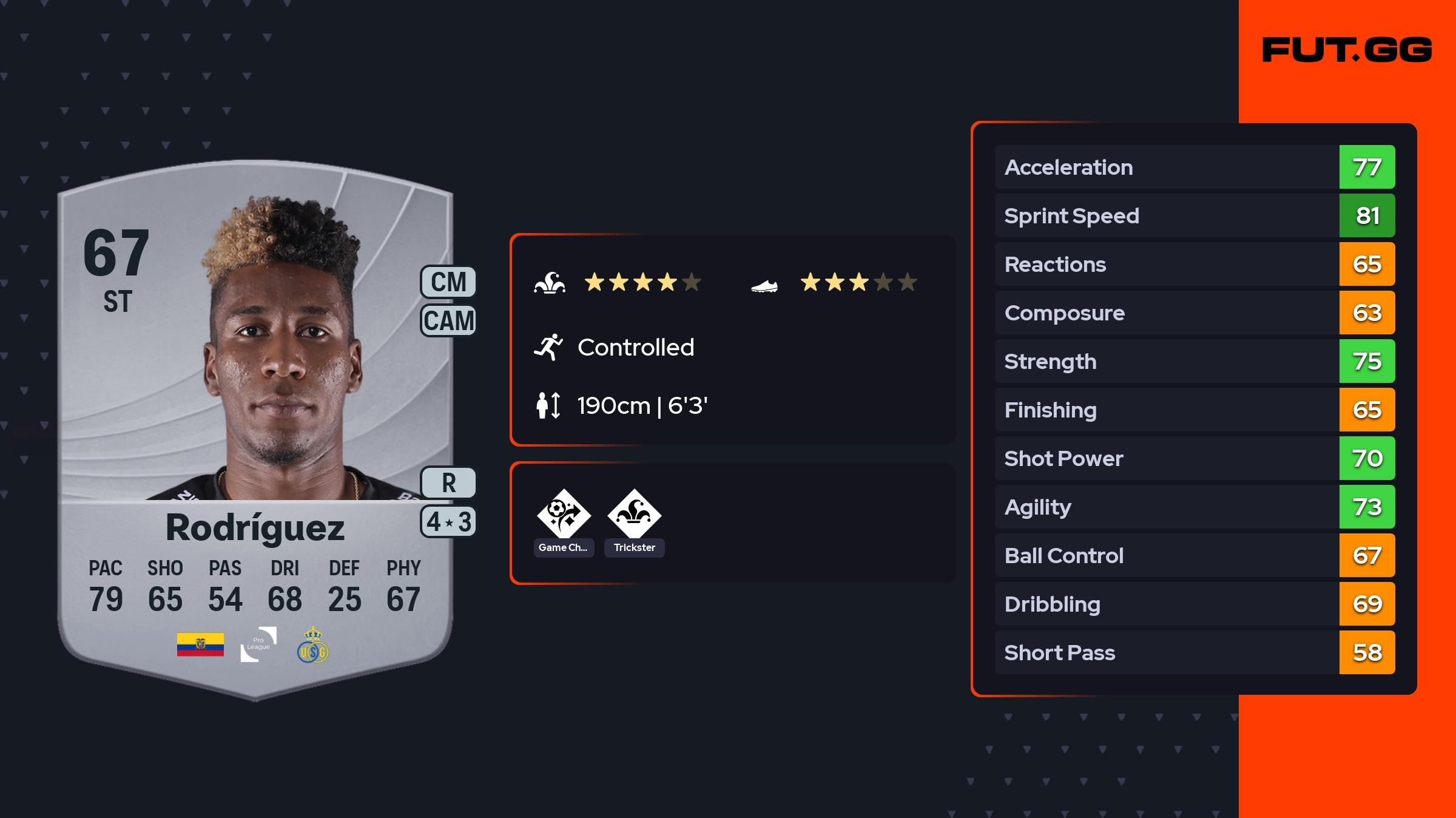Click the skill moves jester icon
This screenshot has height=818, width=1456.
550,283
